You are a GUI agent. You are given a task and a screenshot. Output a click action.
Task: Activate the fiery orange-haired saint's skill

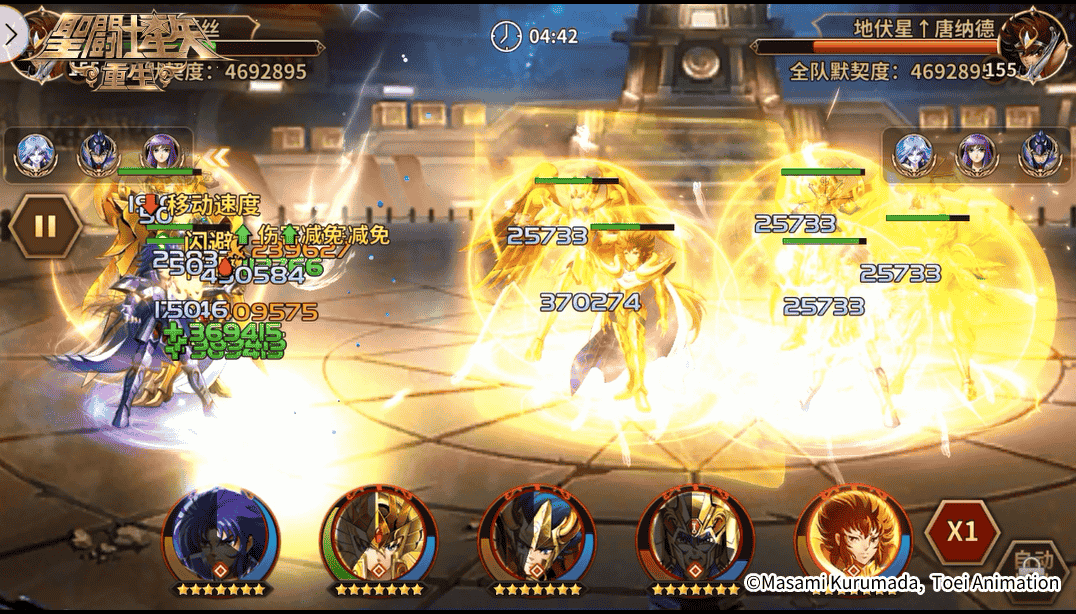(x=853, y=536)
